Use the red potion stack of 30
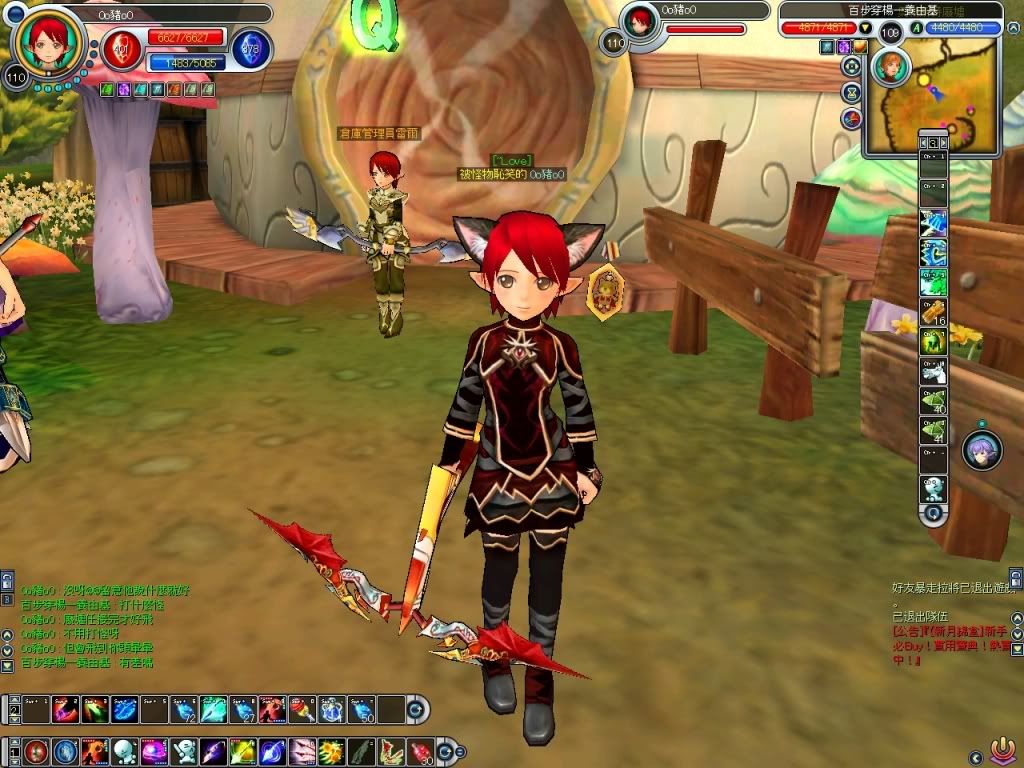Image resolution: width=1024 pixels, height=768 pixels. click(419, 750)
